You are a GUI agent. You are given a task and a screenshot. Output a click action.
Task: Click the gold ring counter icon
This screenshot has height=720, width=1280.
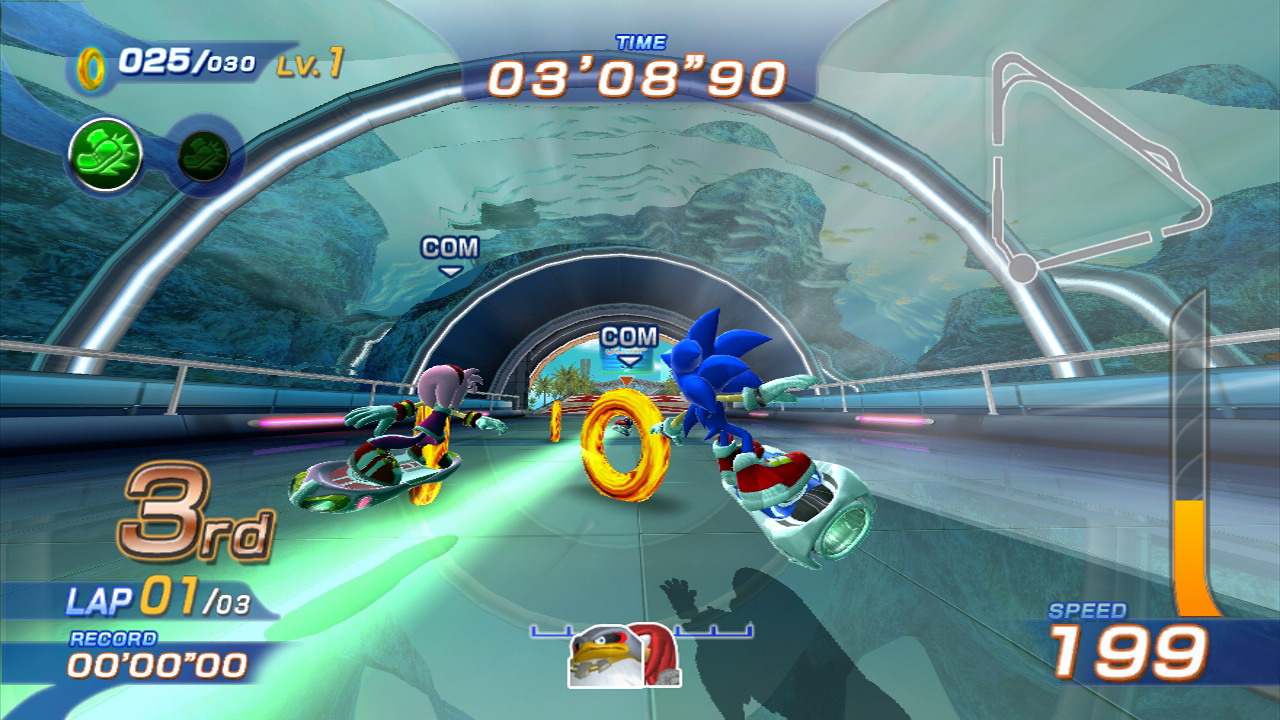[93, 66]
